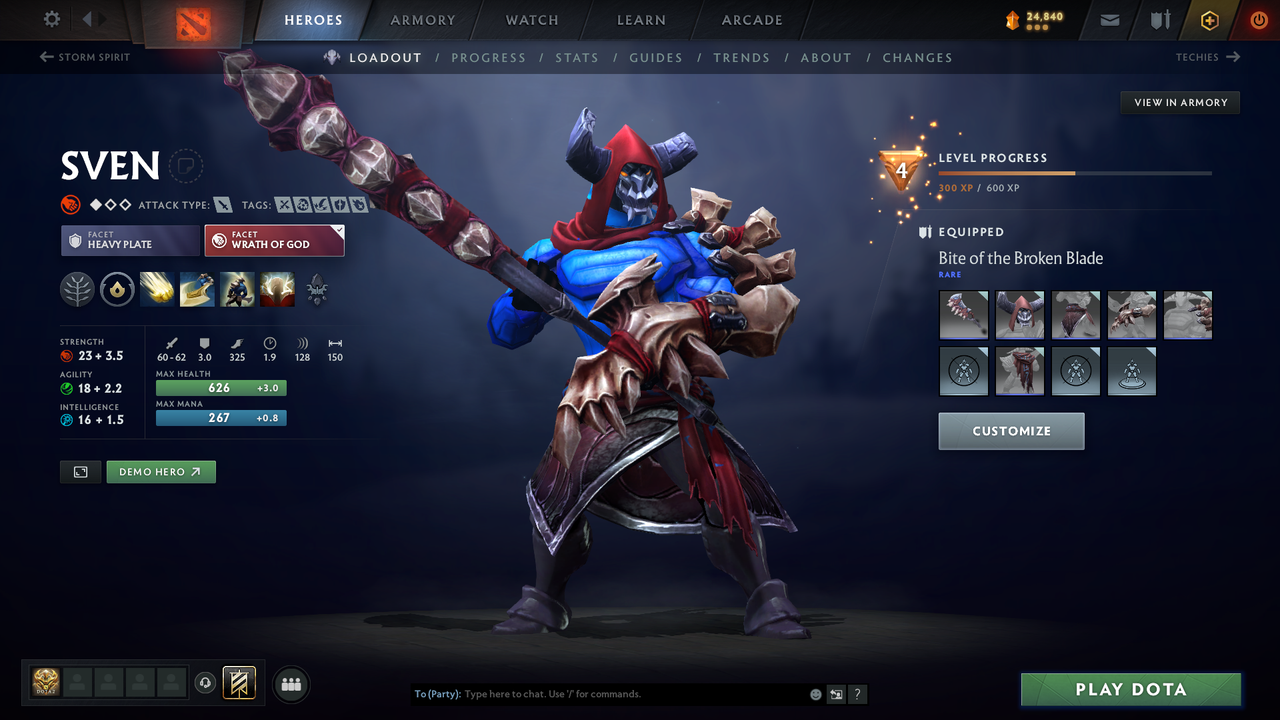Click the VIEW IN ARMORY button
This screenshot has width=1280, height=720.
[x=1179, y=102]
